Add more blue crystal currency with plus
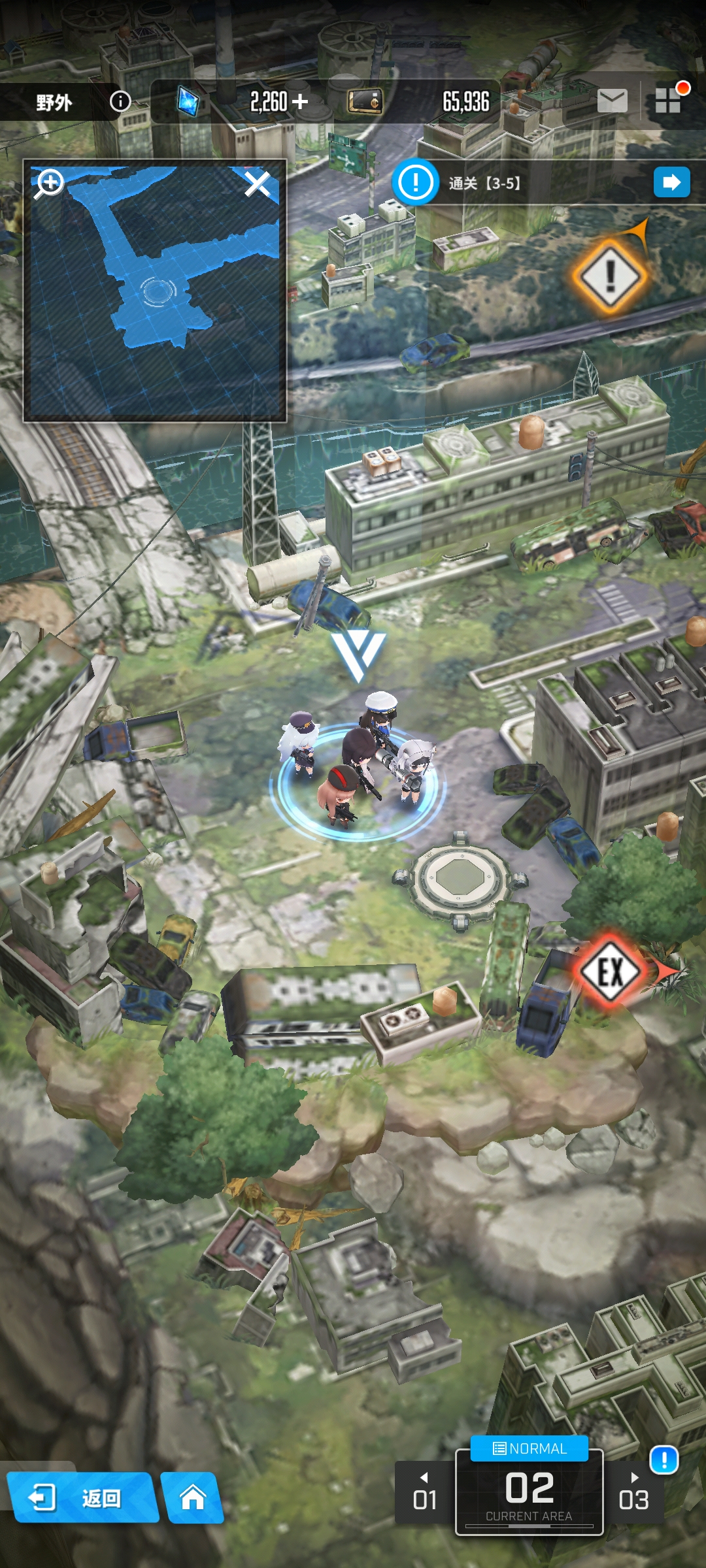 [x=300, y=101]
